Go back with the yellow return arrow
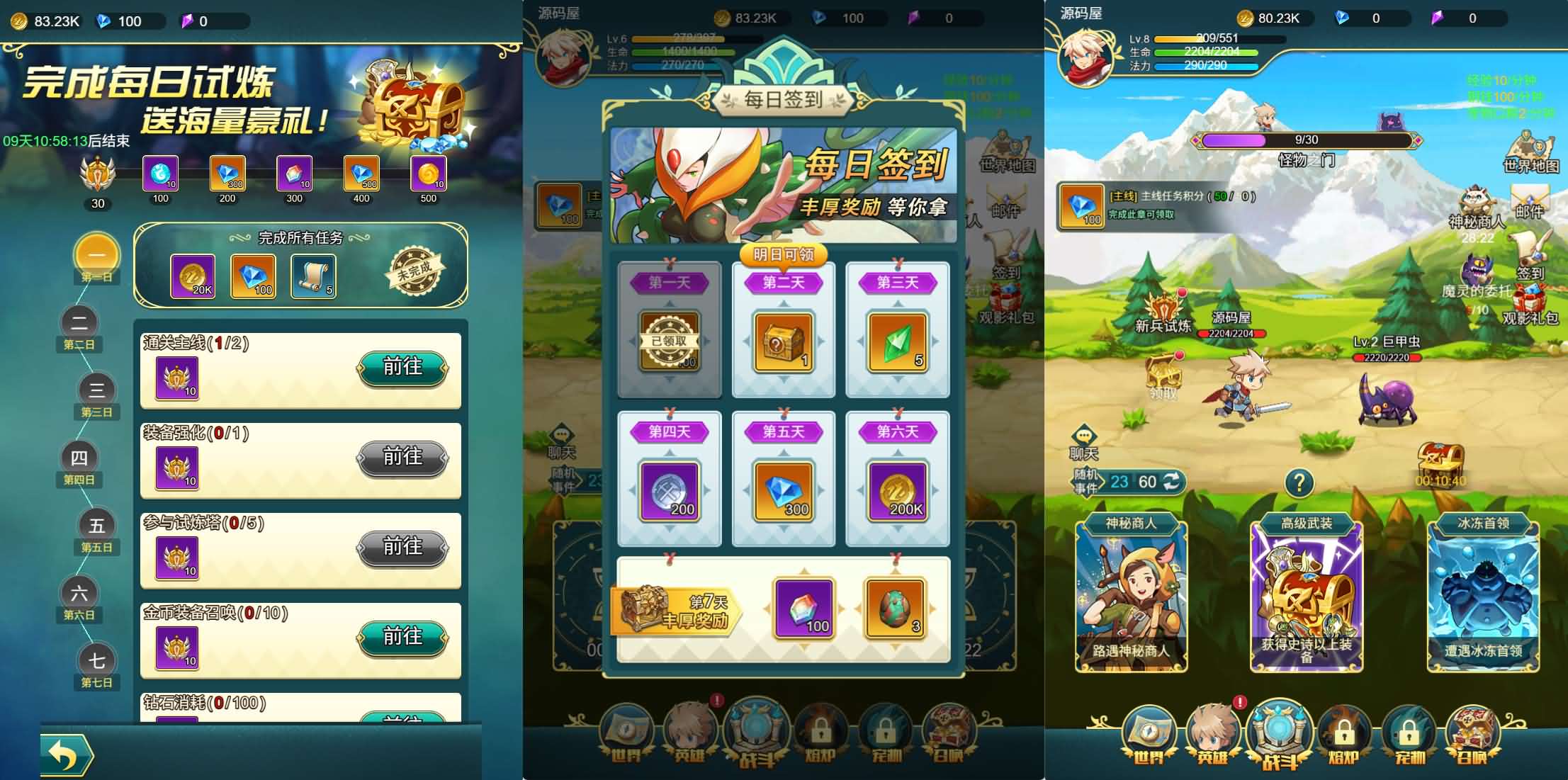Viewport: 1568px width, 780px height. (65, 755)
